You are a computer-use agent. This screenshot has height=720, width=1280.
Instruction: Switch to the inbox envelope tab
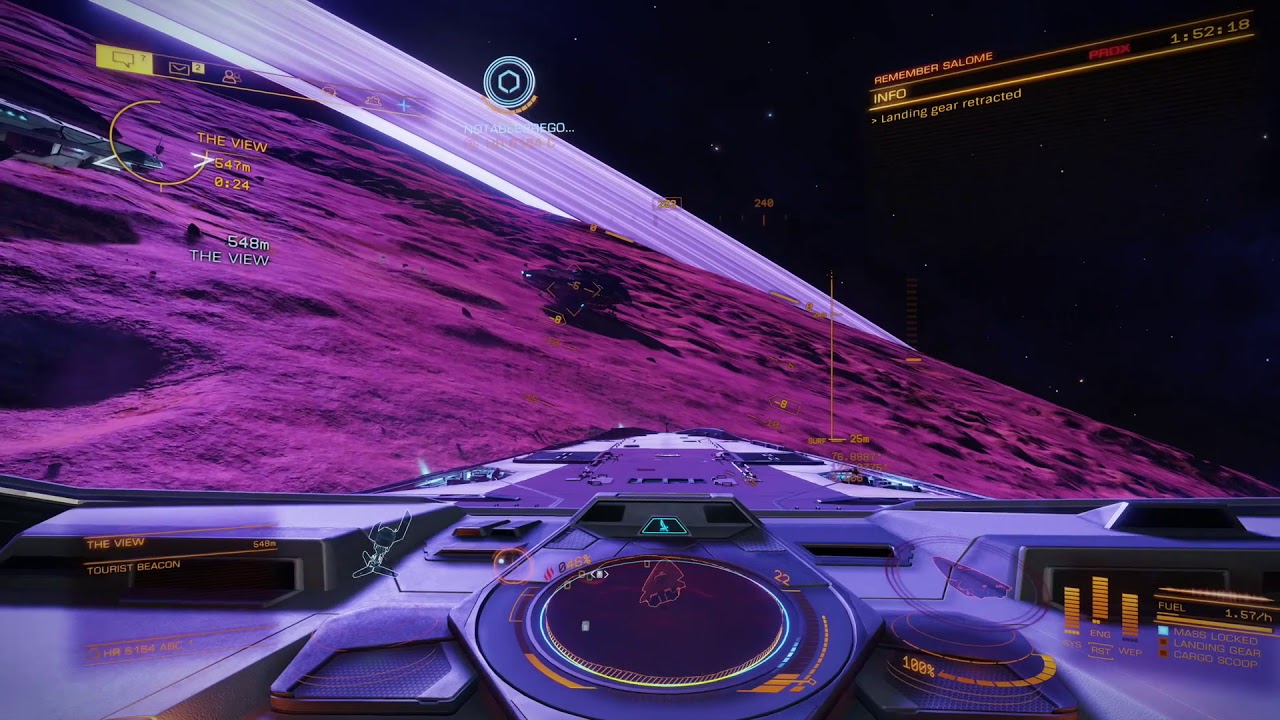180,68
